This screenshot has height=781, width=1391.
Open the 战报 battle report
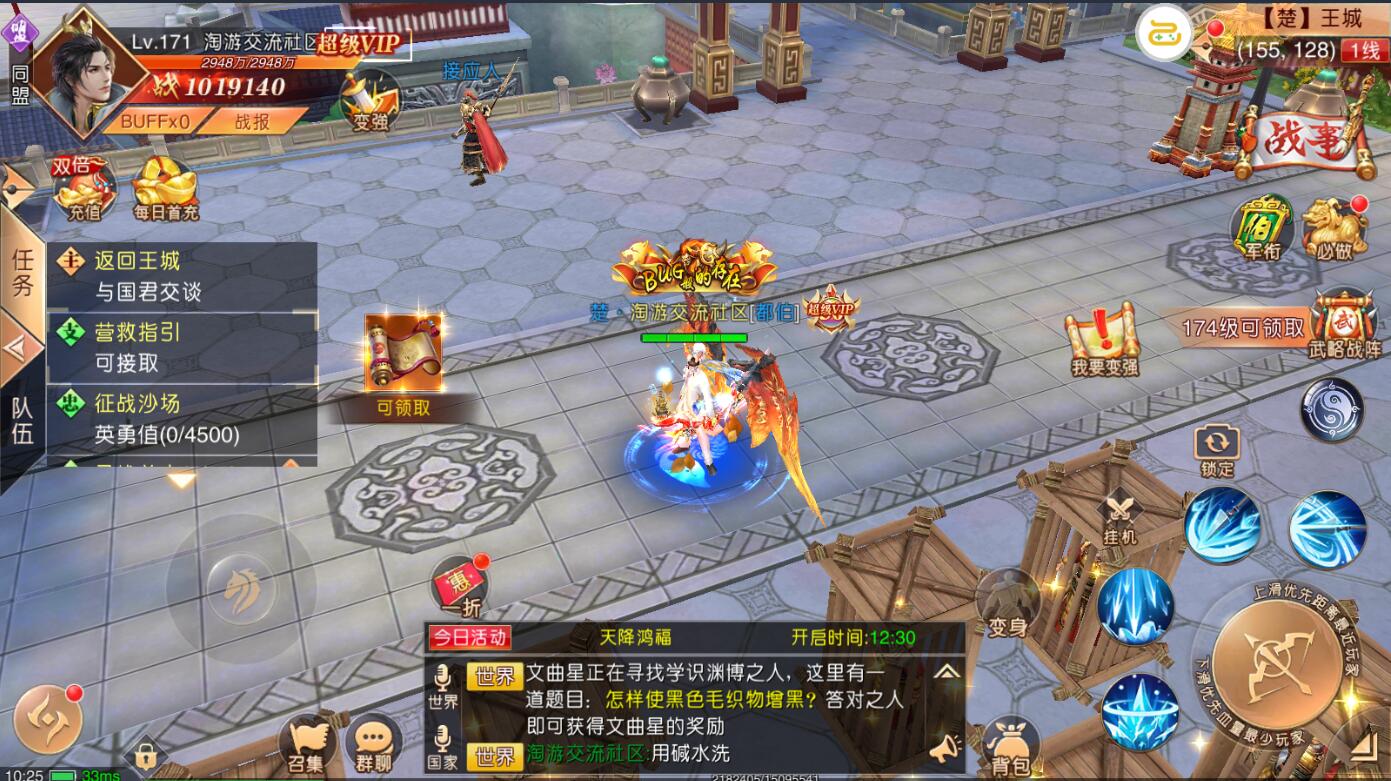click(251, 121)
